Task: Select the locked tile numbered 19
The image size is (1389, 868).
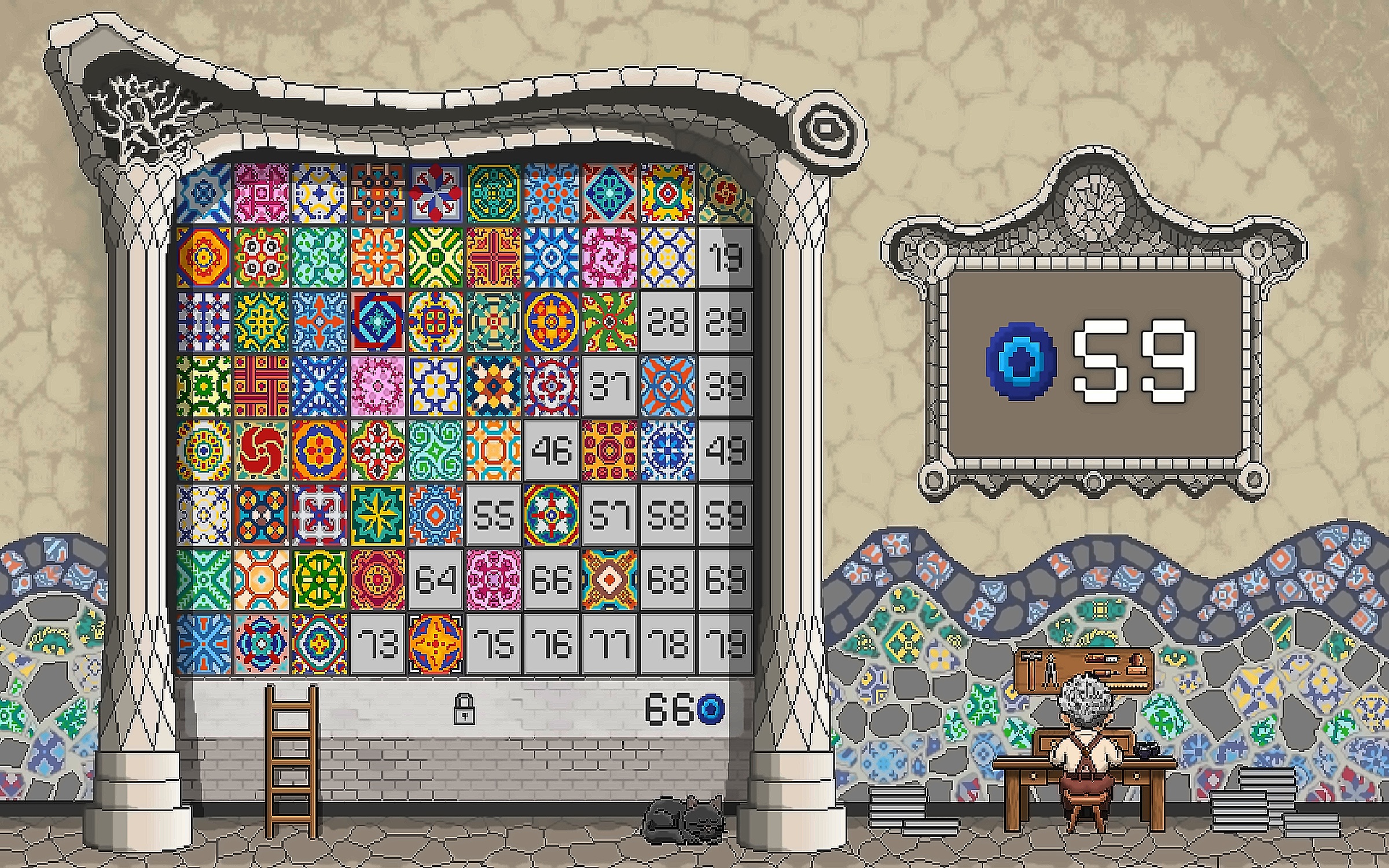Action: [725, 257]
